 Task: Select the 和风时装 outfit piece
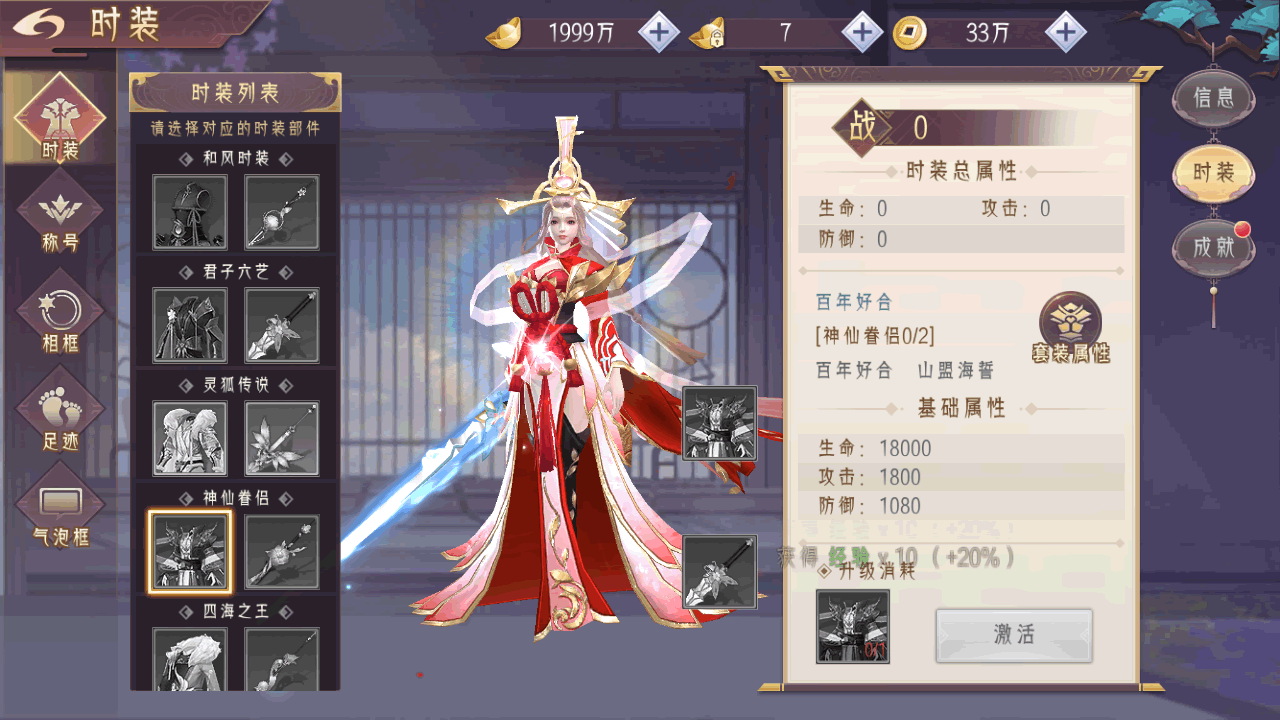190,212
